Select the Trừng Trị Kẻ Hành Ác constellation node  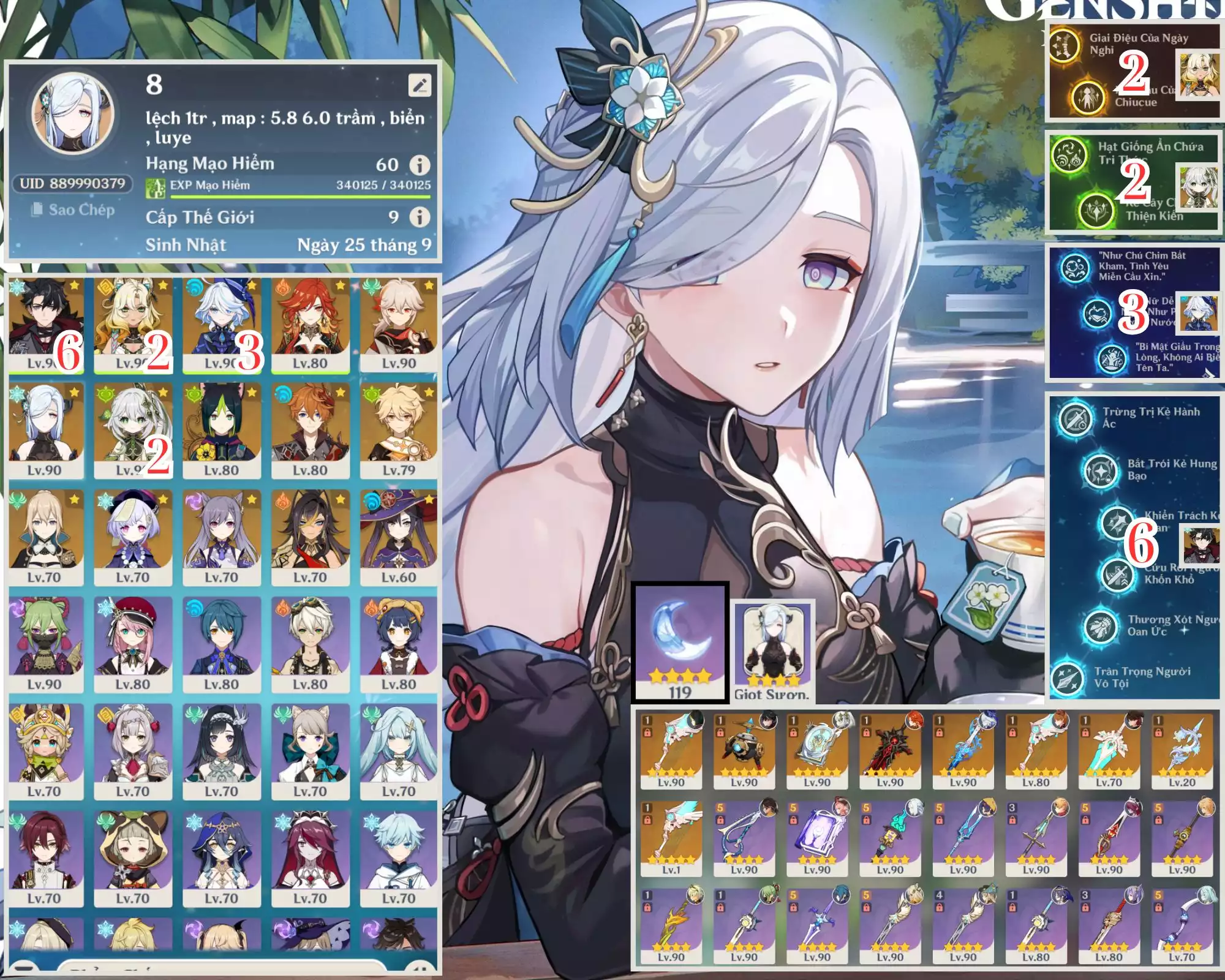[1076, 418]
